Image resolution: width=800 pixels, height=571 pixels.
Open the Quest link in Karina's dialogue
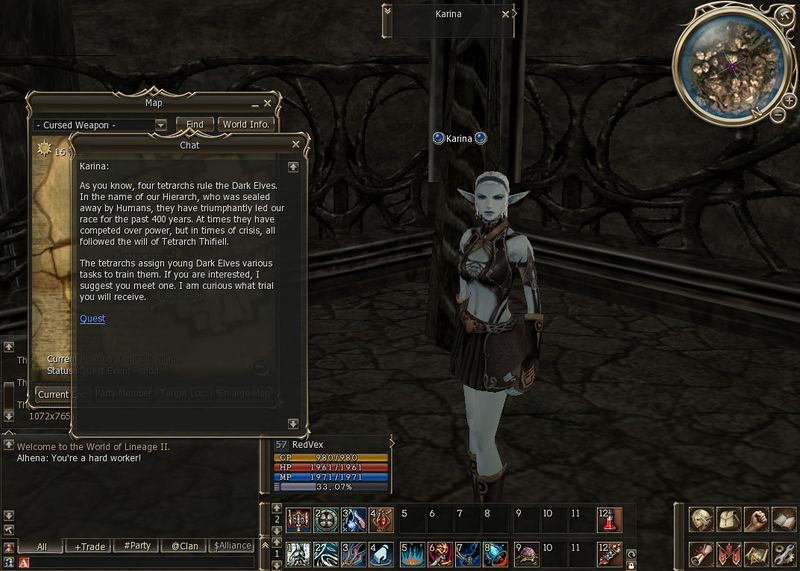coord(92,319)
